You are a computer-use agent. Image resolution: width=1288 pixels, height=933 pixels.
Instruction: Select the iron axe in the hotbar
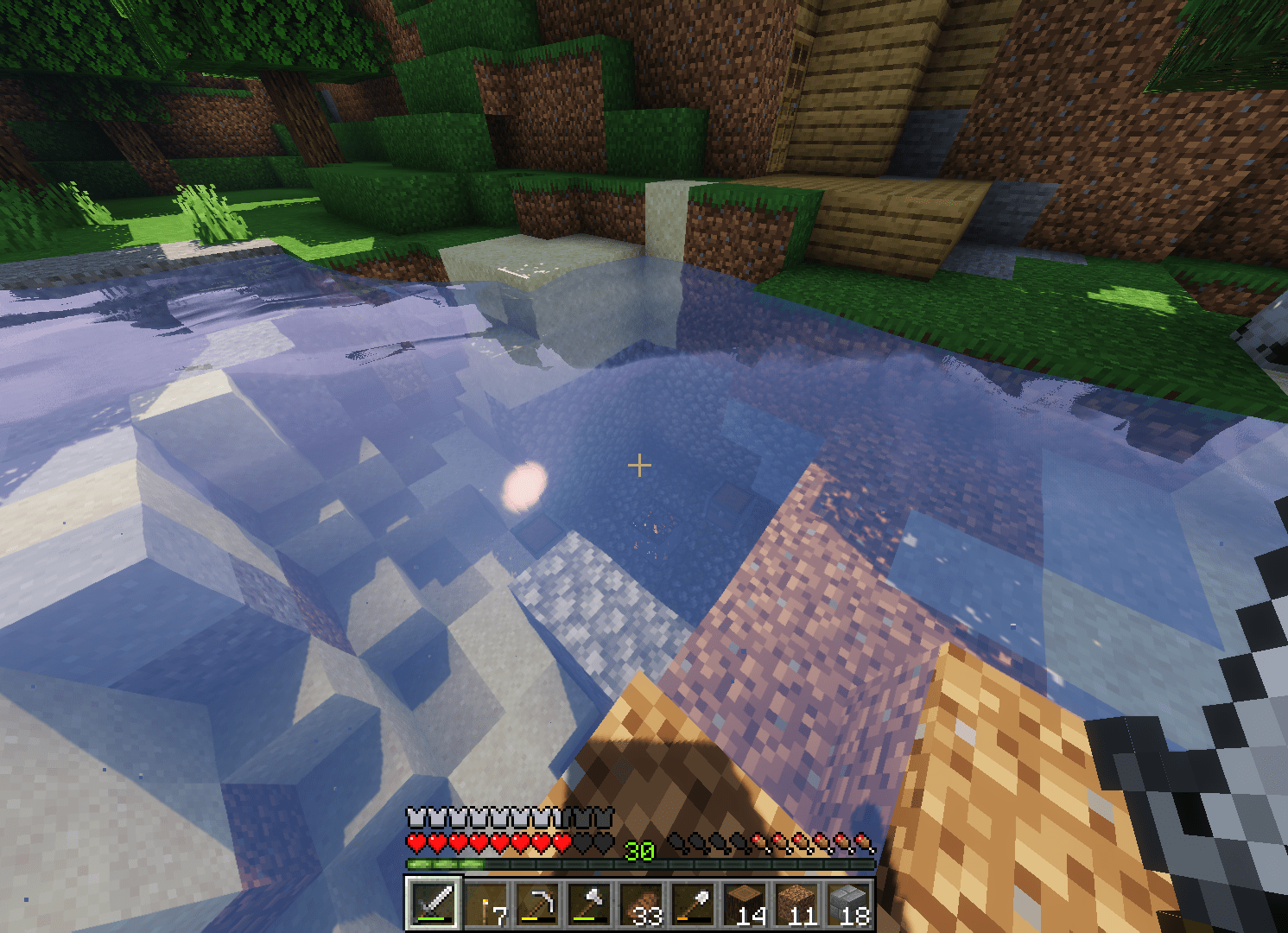point(589,905)
